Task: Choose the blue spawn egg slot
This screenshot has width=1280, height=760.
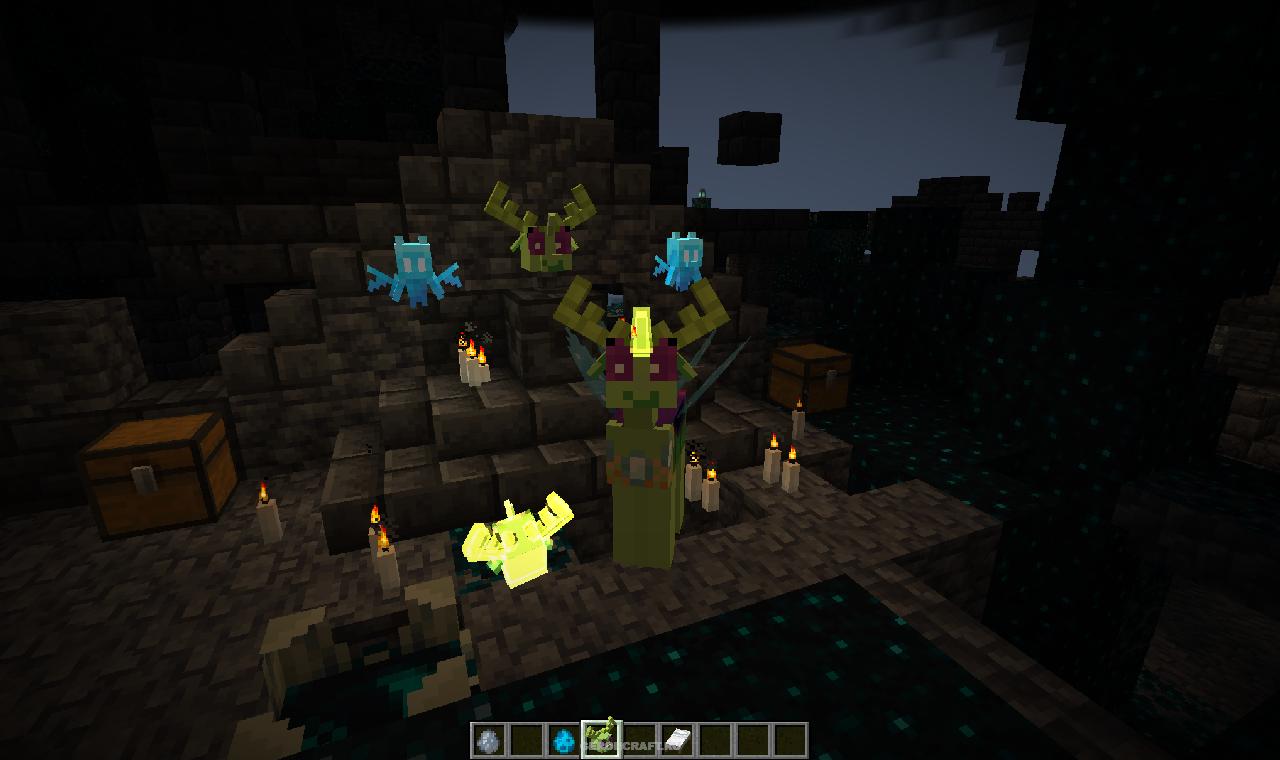Action: [x=564, y=740]
